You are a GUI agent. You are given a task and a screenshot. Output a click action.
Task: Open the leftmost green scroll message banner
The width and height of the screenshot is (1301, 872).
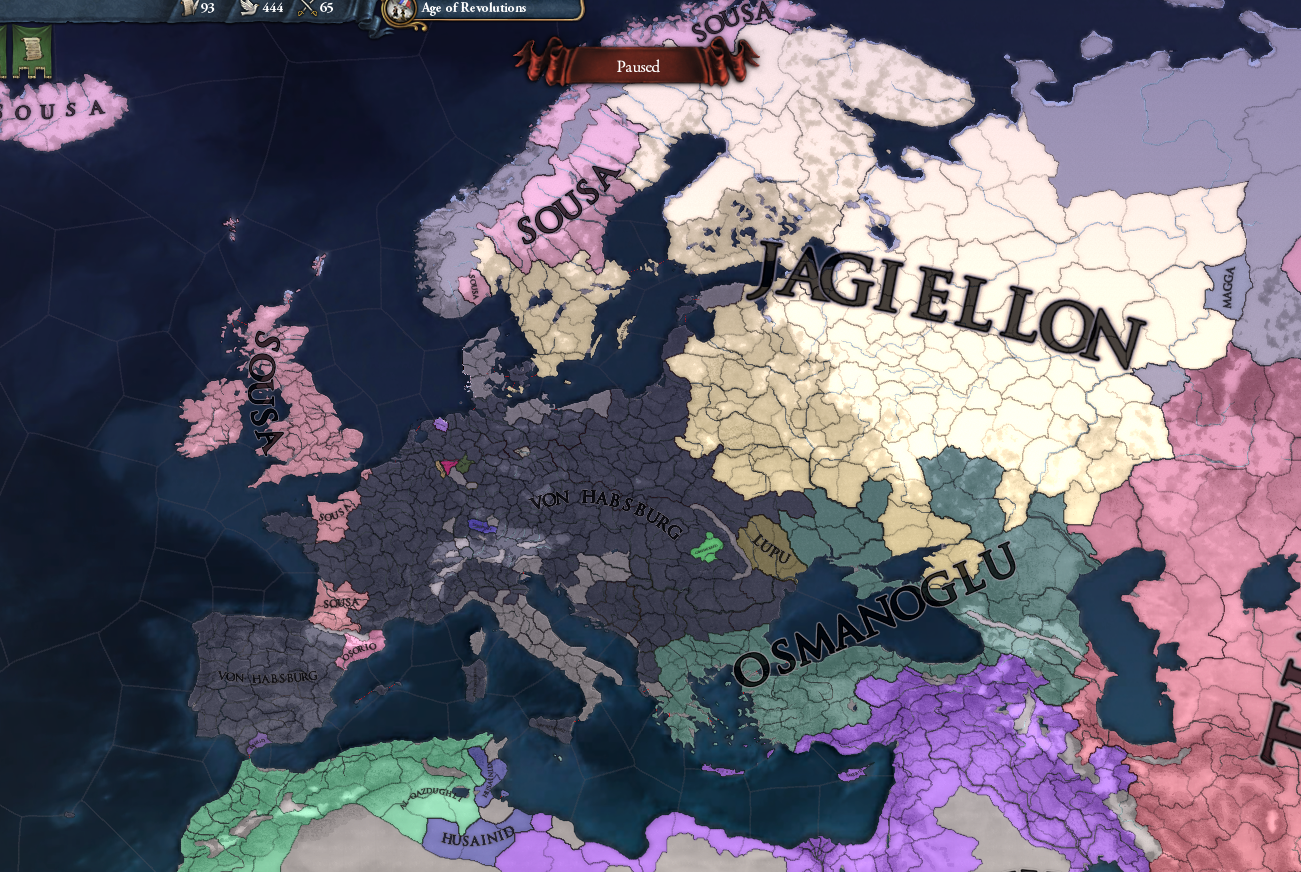coord(3,48)
